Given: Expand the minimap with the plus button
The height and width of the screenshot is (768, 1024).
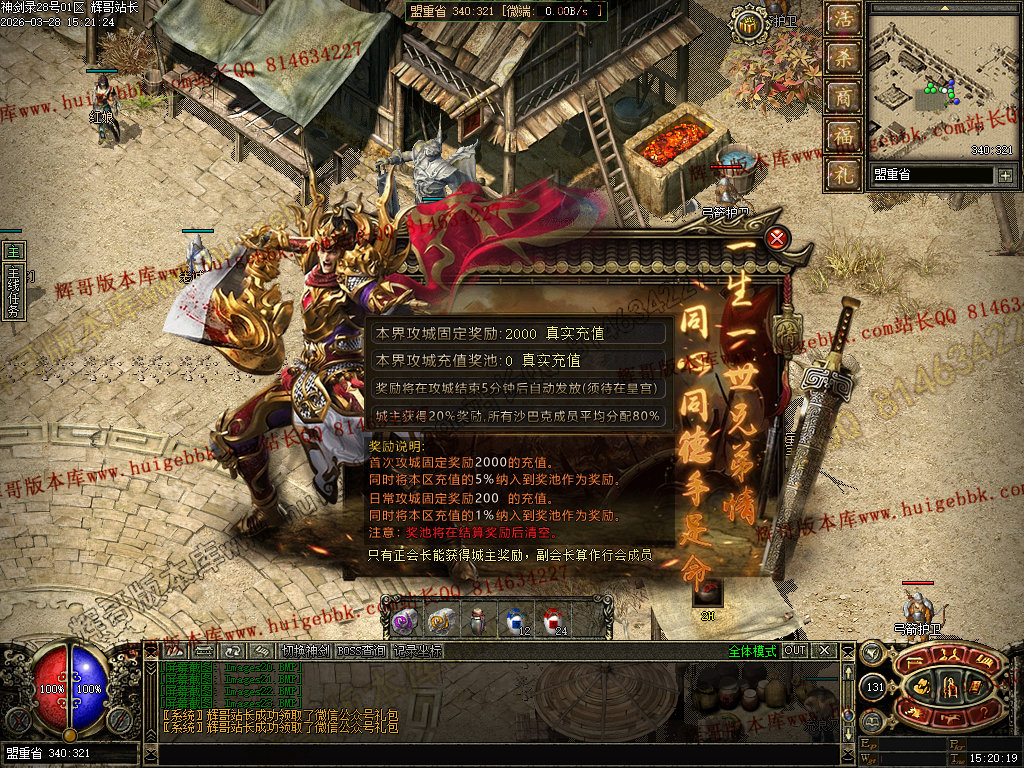Looking at the screenshot, I should [1004, 175].
